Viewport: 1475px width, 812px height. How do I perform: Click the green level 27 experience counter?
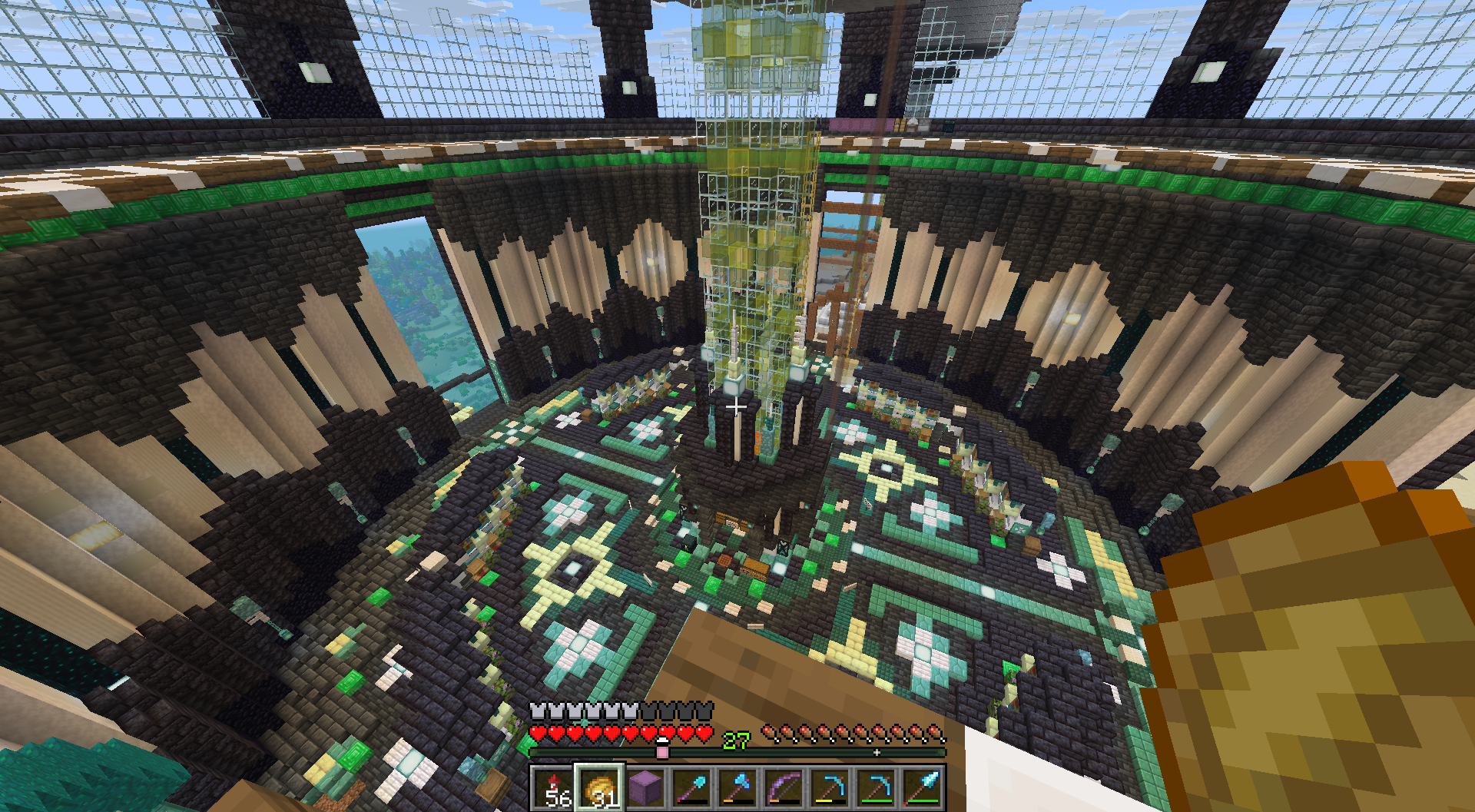(x=735, y=740)
